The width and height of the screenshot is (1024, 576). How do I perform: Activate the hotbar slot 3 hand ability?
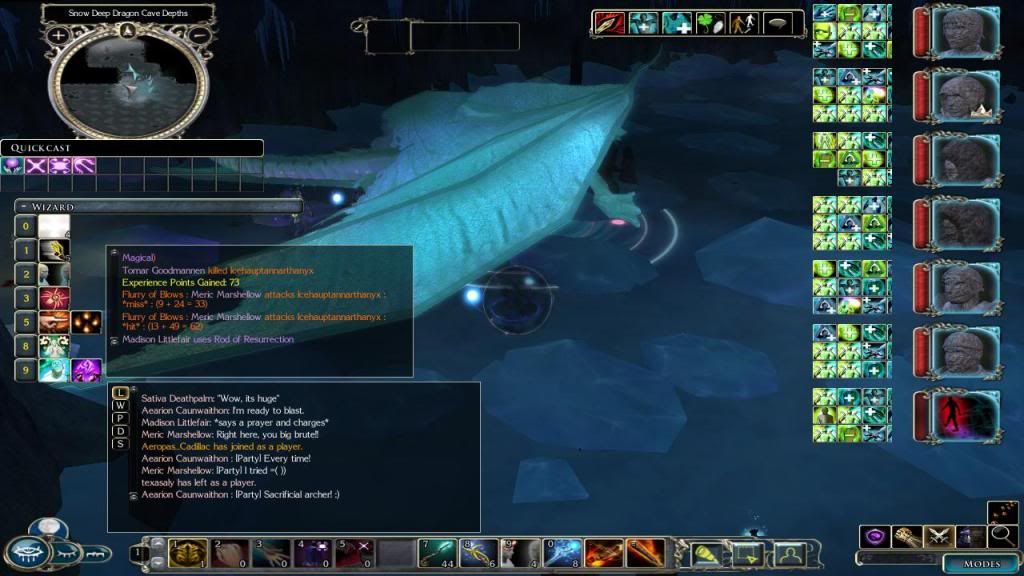[x=271, y=552]
